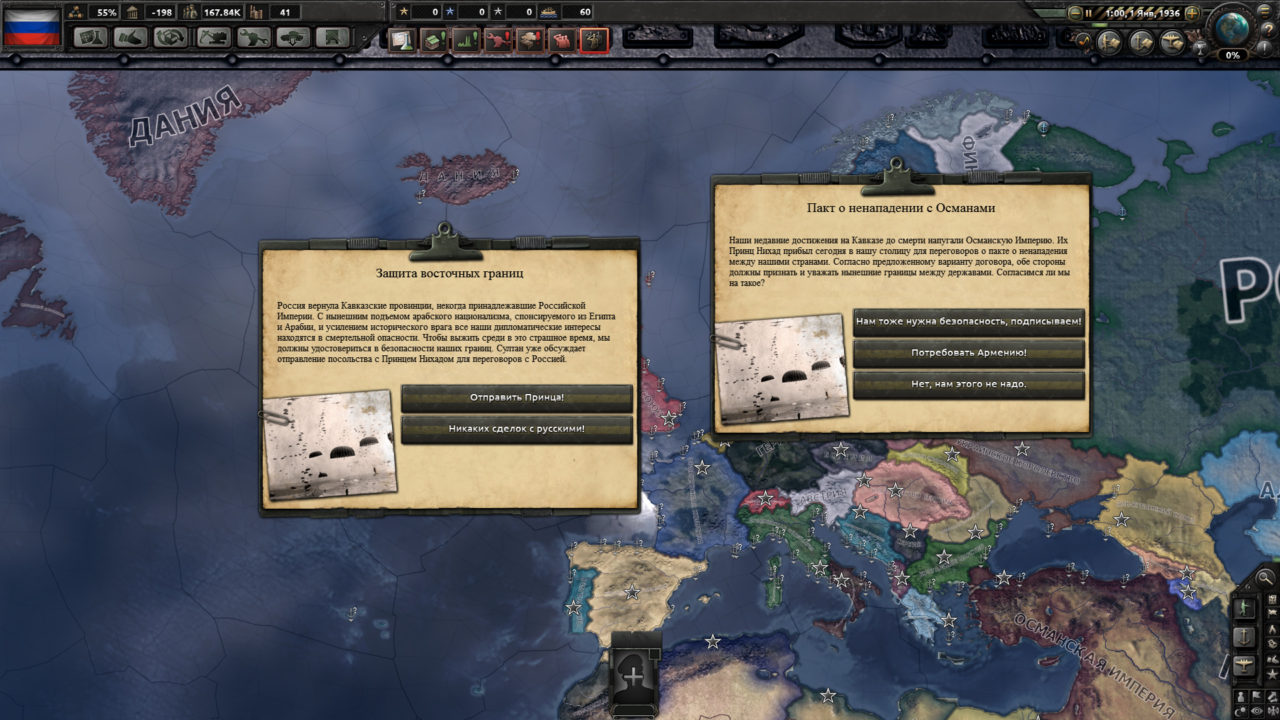Choose the Отправить Принца! event option
This screenshot has width=1280, height=720.
pos(517,398)
